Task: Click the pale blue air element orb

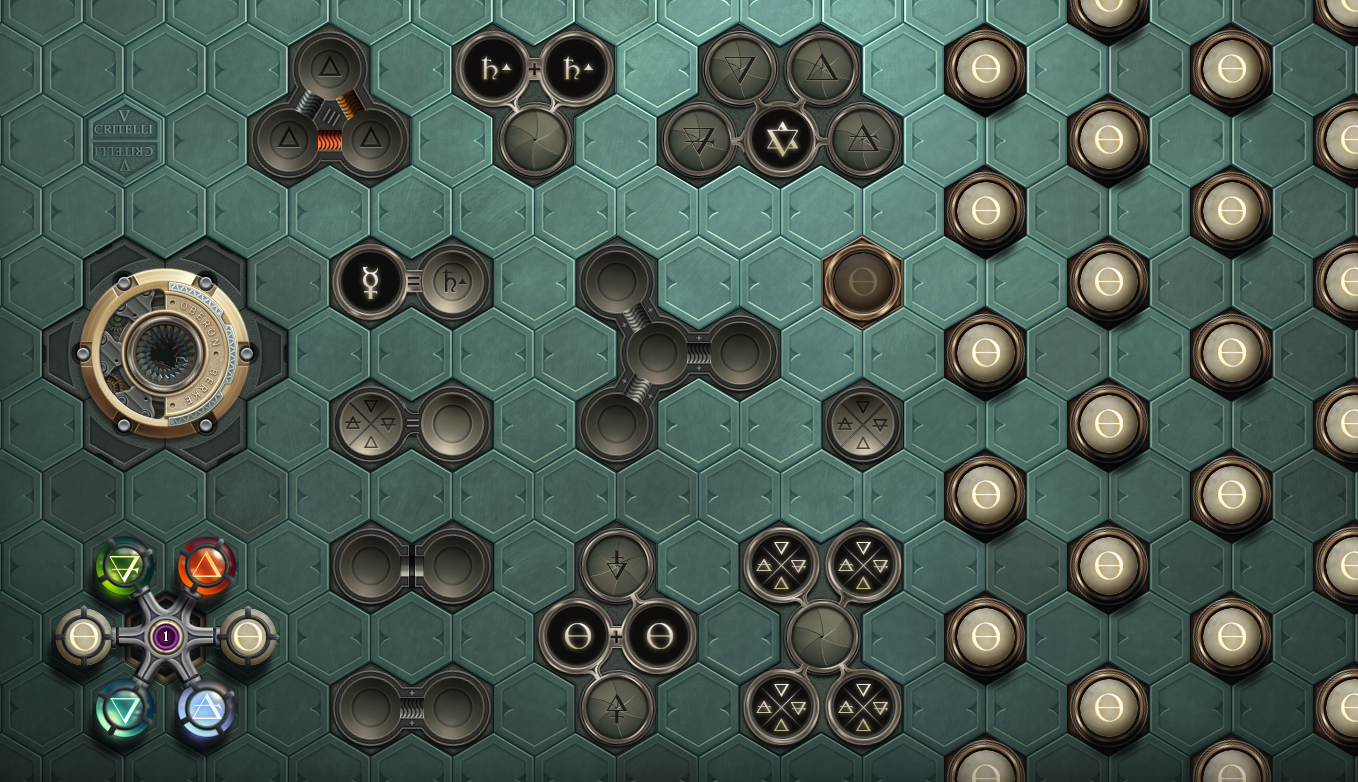Action: point(207,709)
